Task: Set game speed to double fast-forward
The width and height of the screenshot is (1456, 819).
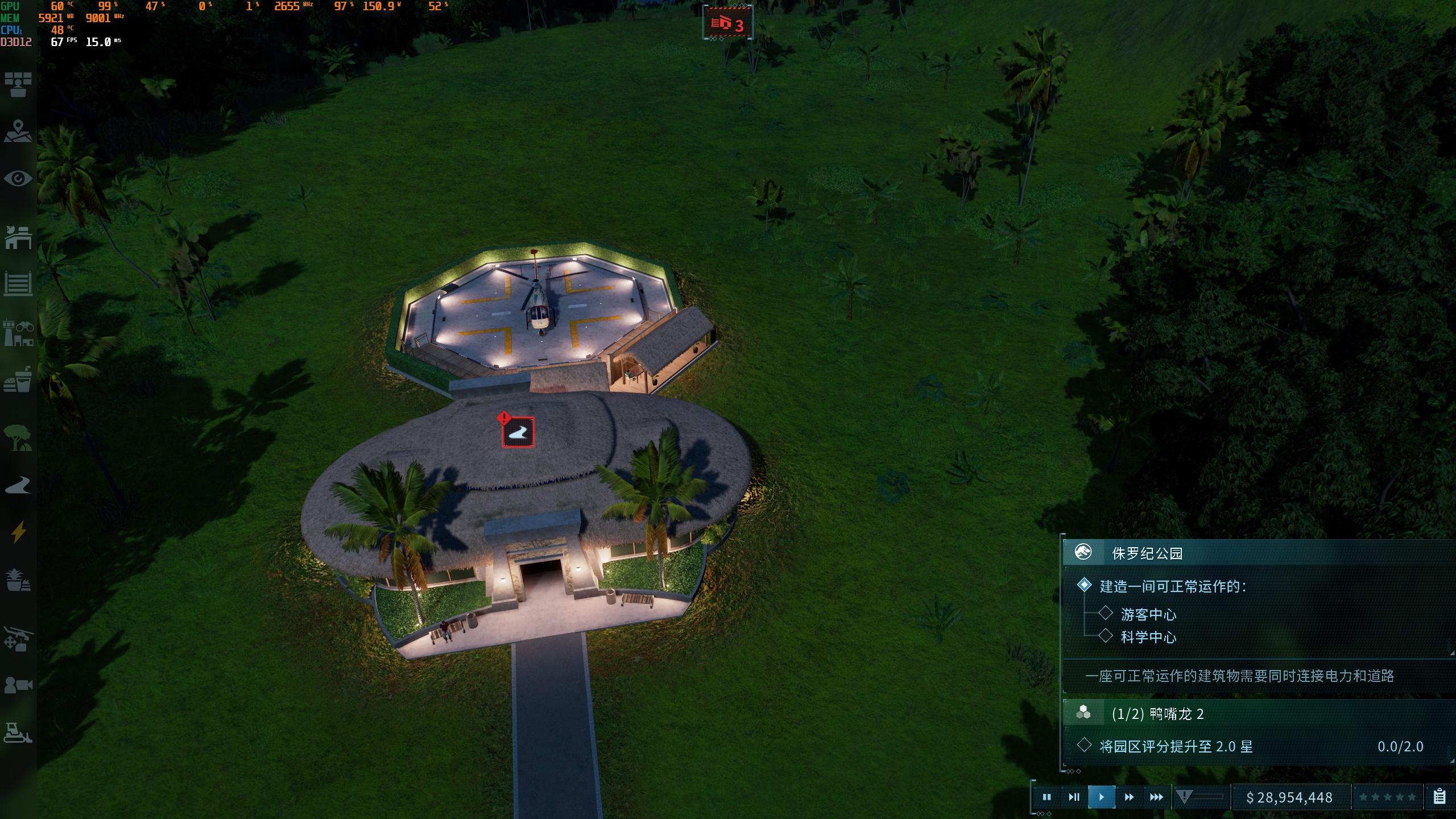Action: point(1129,797)
